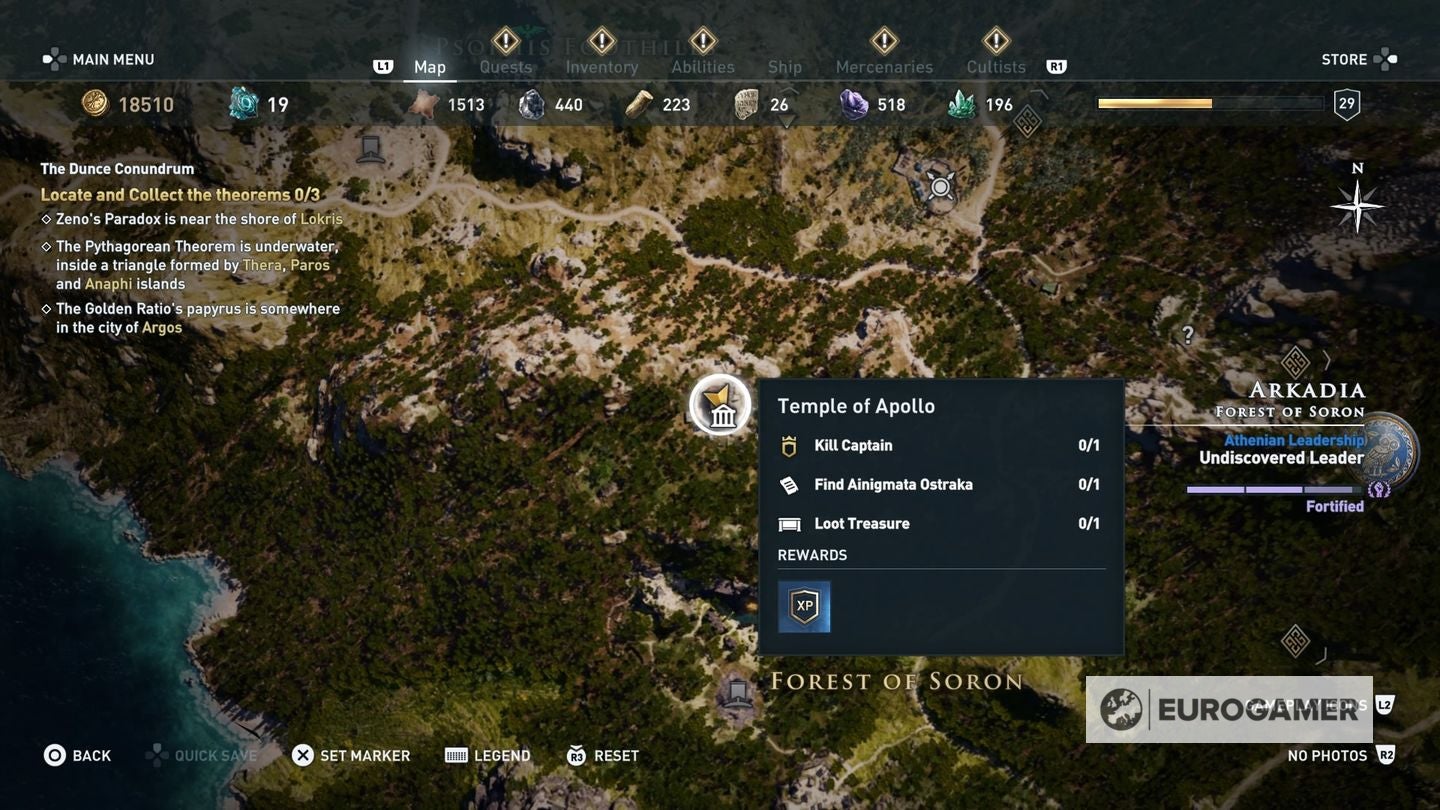Click the XP reward icon under REWARDS

[x=804, y=605]
